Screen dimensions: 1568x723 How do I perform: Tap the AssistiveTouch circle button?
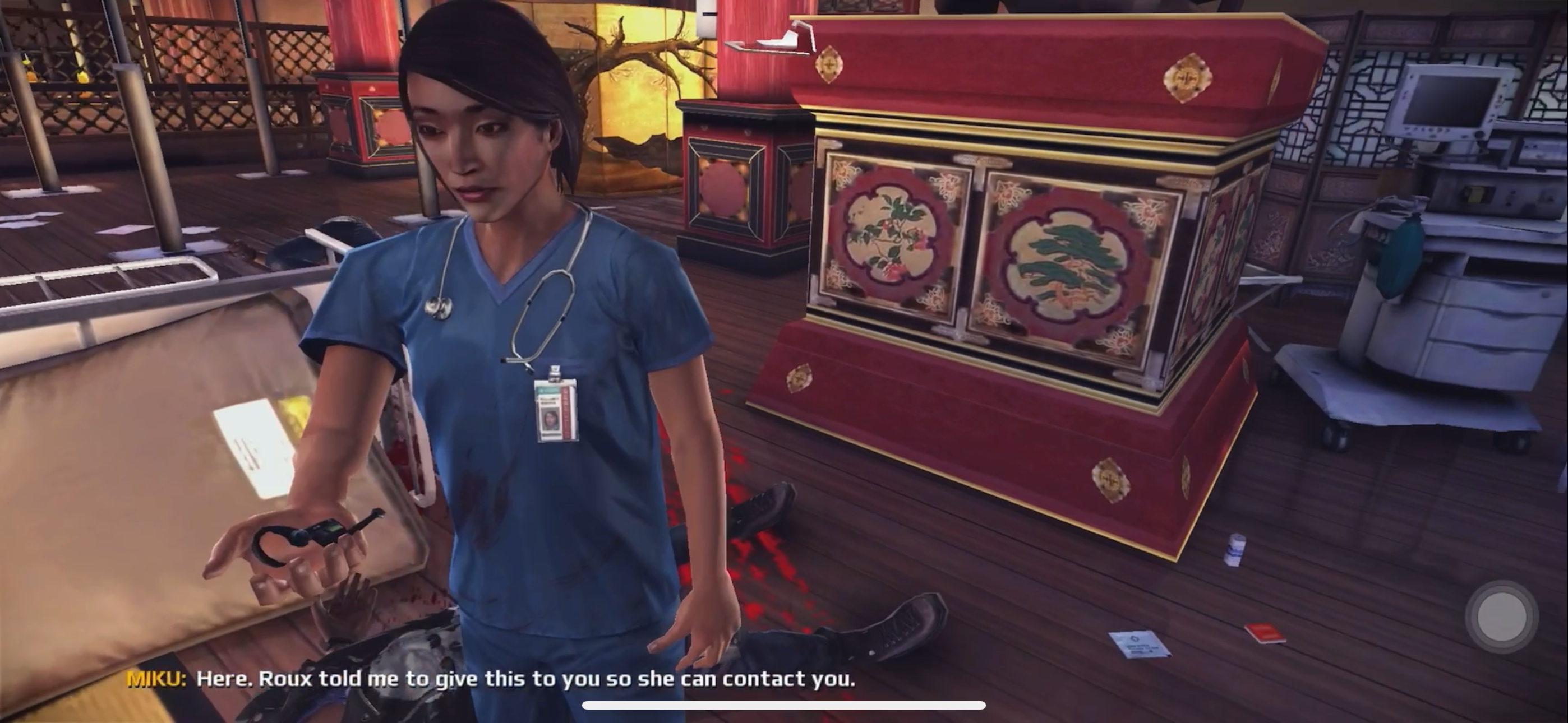pos(1501,617)
